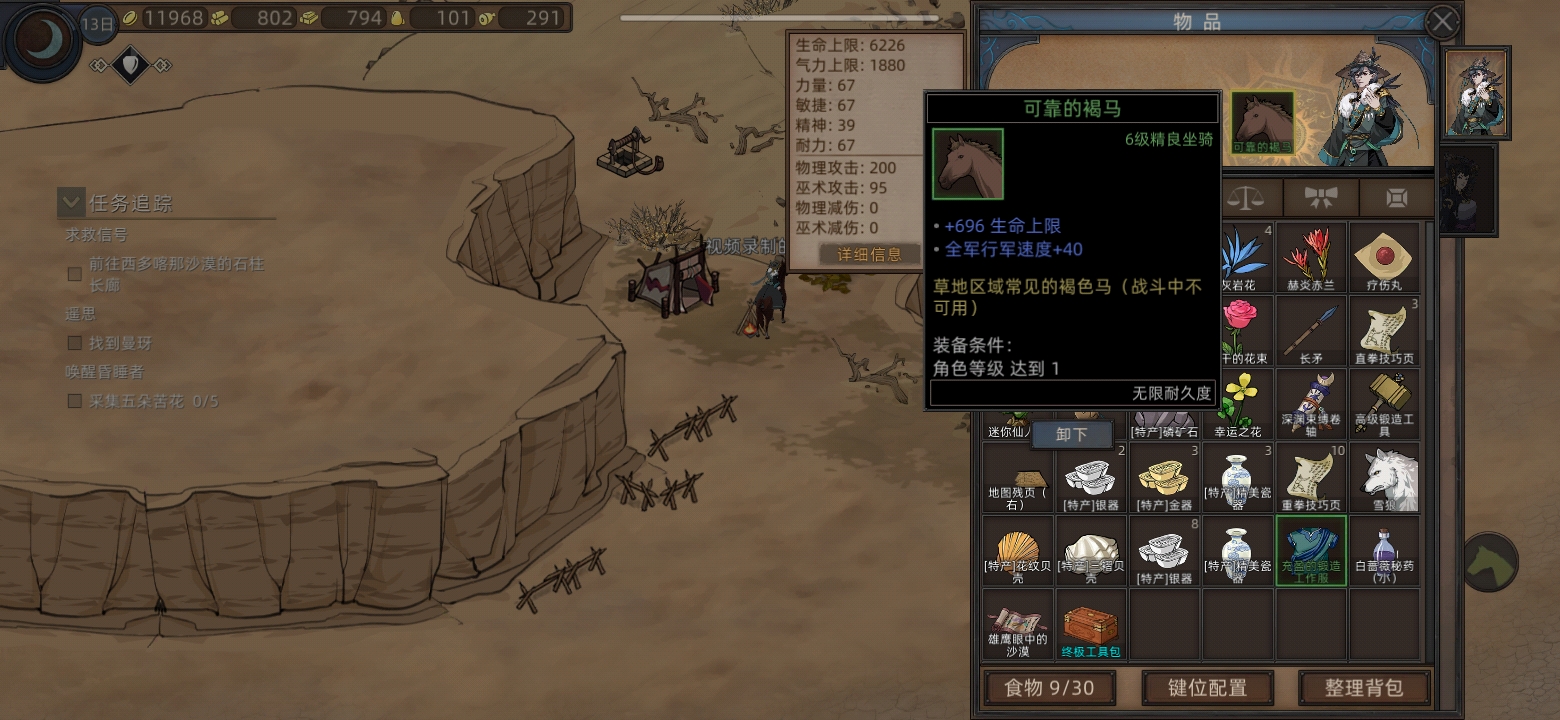Select the 幸运之花 yellow flower item
Viewport: 1560px width, 720px height.
click(x=1238, y=404)
